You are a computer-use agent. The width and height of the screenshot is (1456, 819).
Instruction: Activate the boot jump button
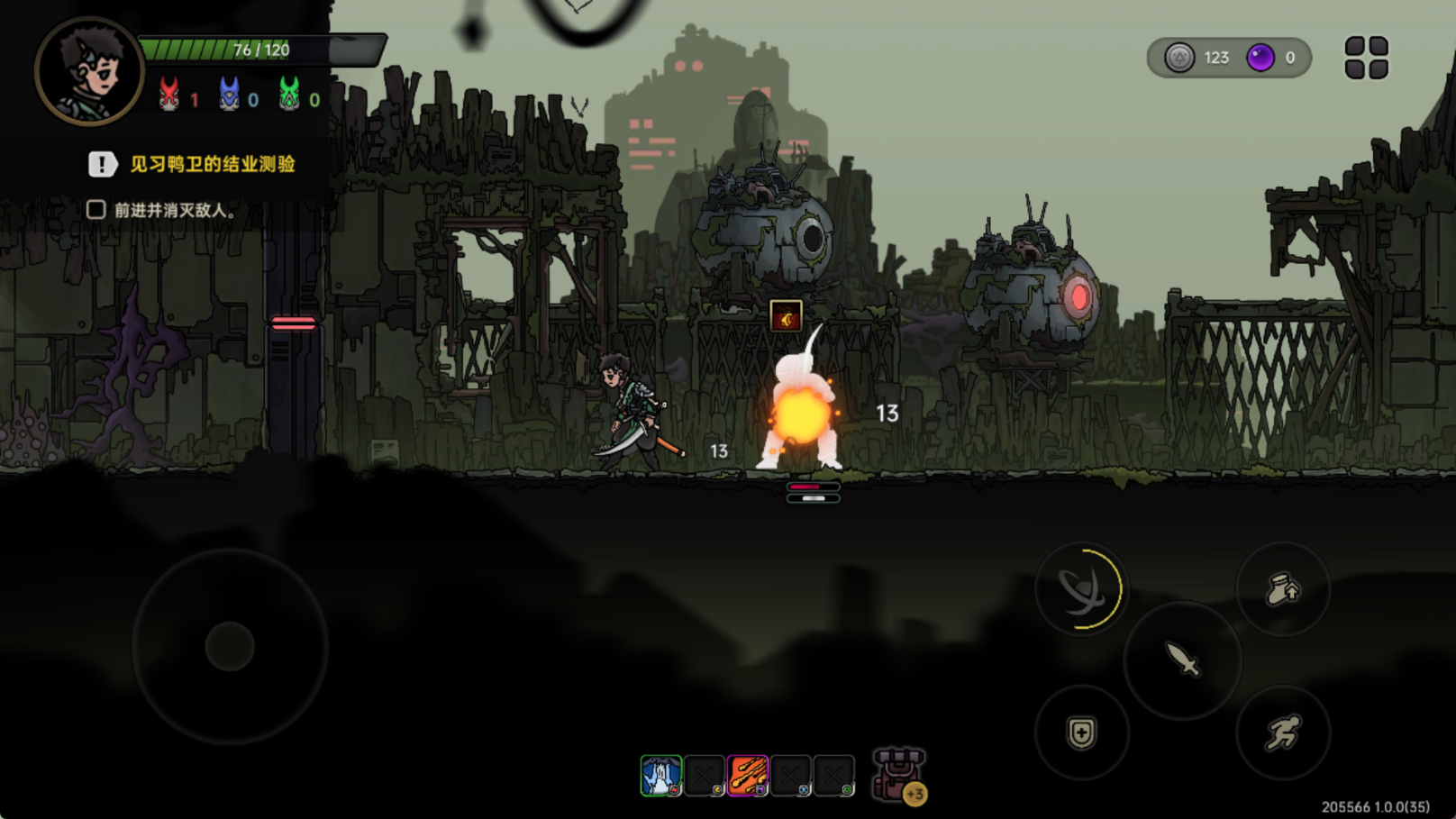point(1283,590)
